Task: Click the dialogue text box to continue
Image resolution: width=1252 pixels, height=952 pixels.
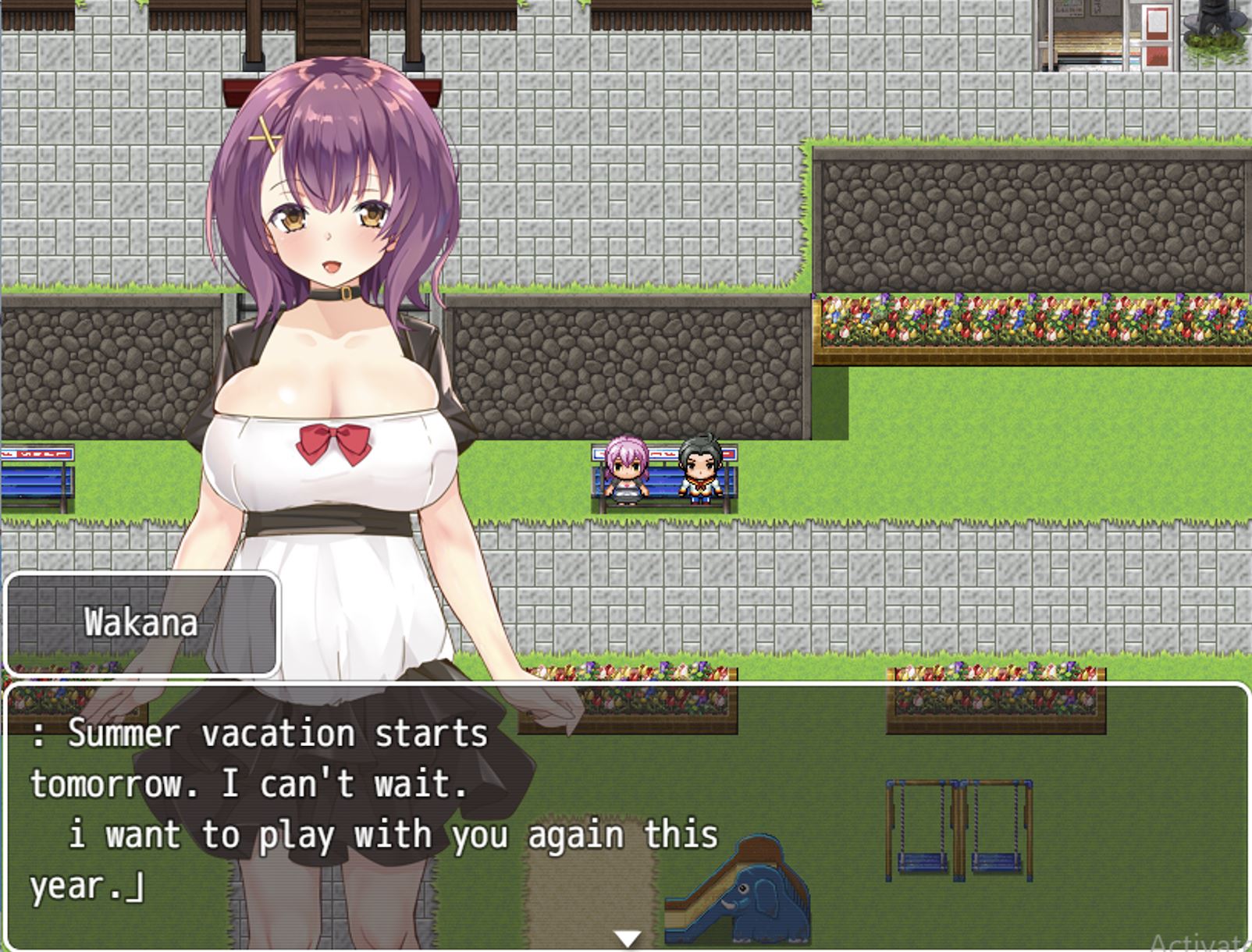Action: 624,812
